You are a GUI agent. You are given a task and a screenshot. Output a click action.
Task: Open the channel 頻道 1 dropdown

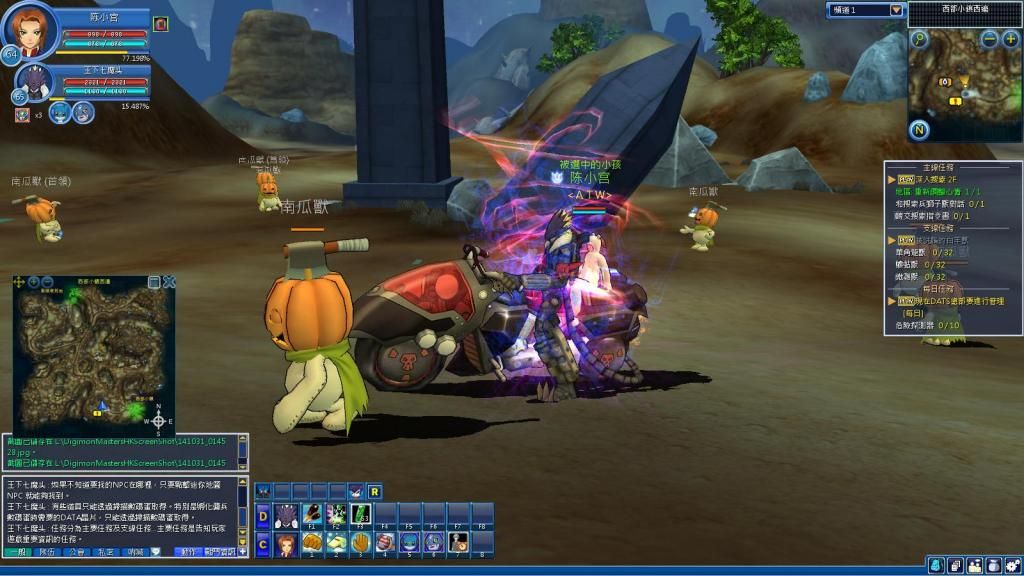coord(896,10)
